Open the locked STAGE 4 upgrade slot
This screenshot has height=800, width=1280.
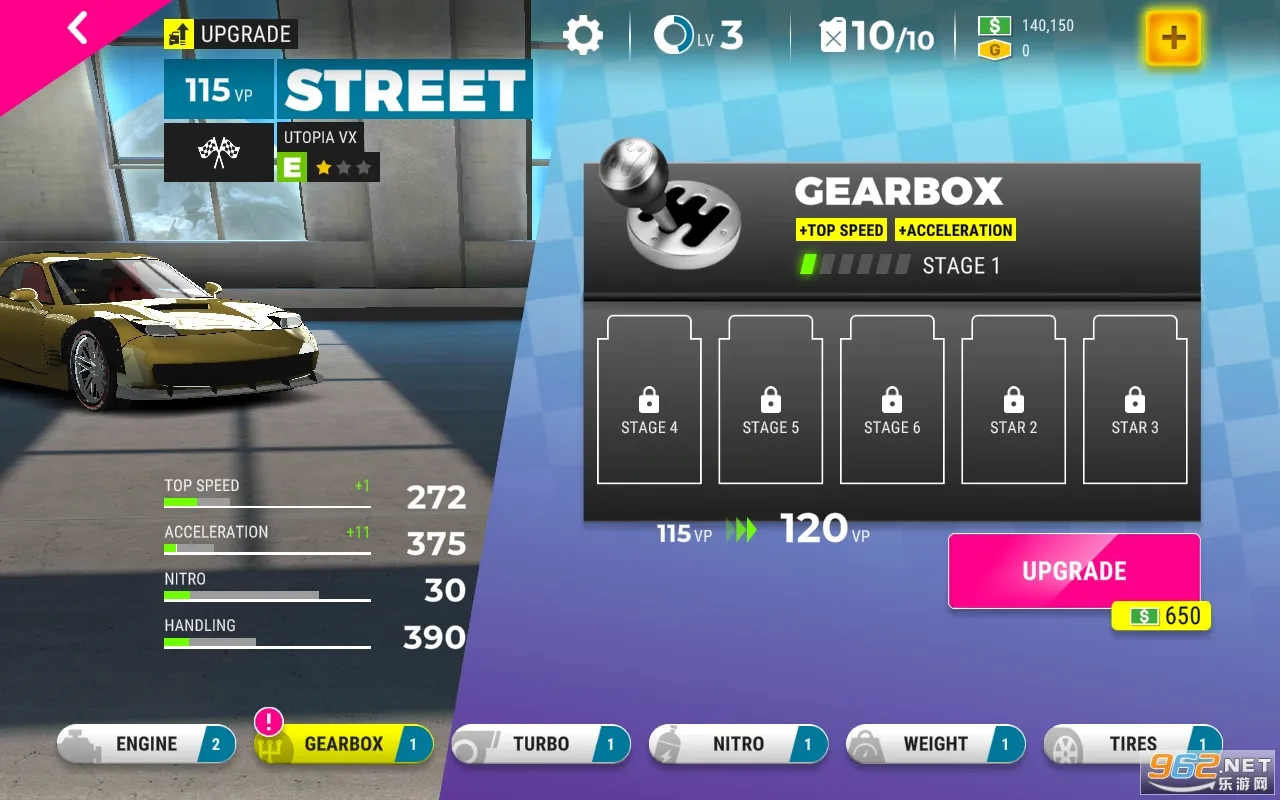[648, 398]
